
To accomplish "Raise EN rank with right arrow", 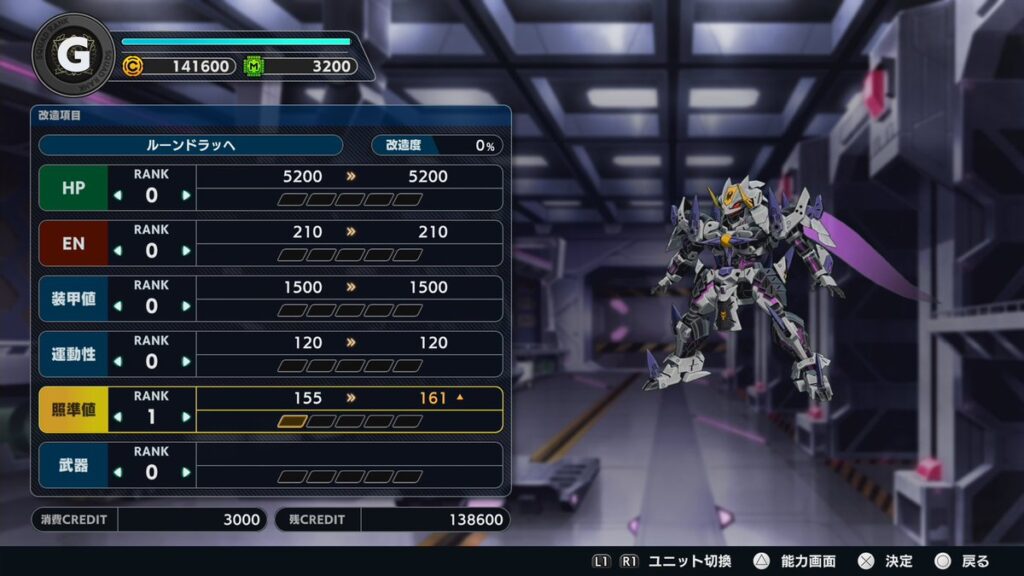I will click(x=186, y=250).
